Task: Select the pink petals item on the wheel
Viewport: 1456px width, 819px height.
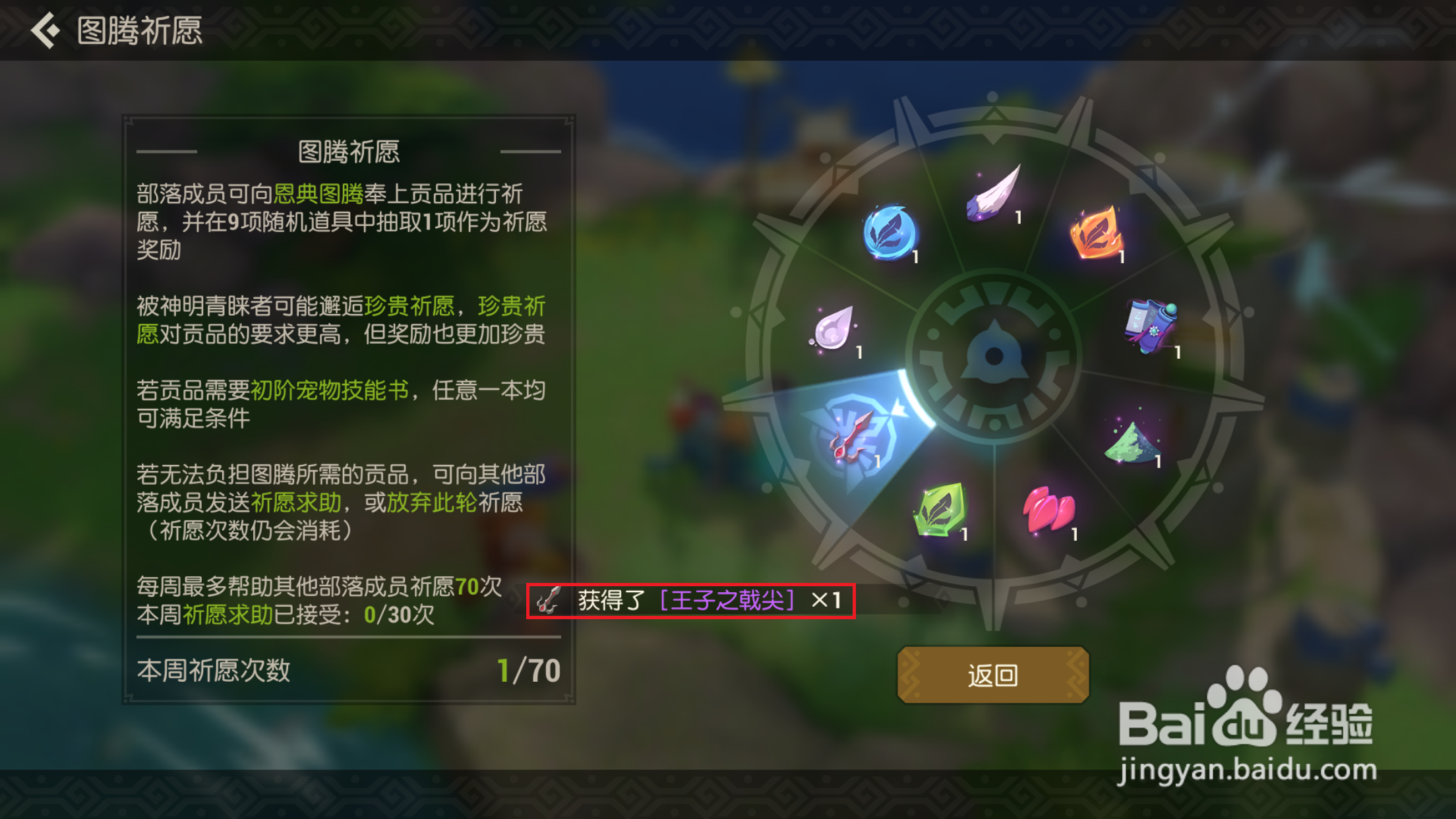Action: (1048, 508)
